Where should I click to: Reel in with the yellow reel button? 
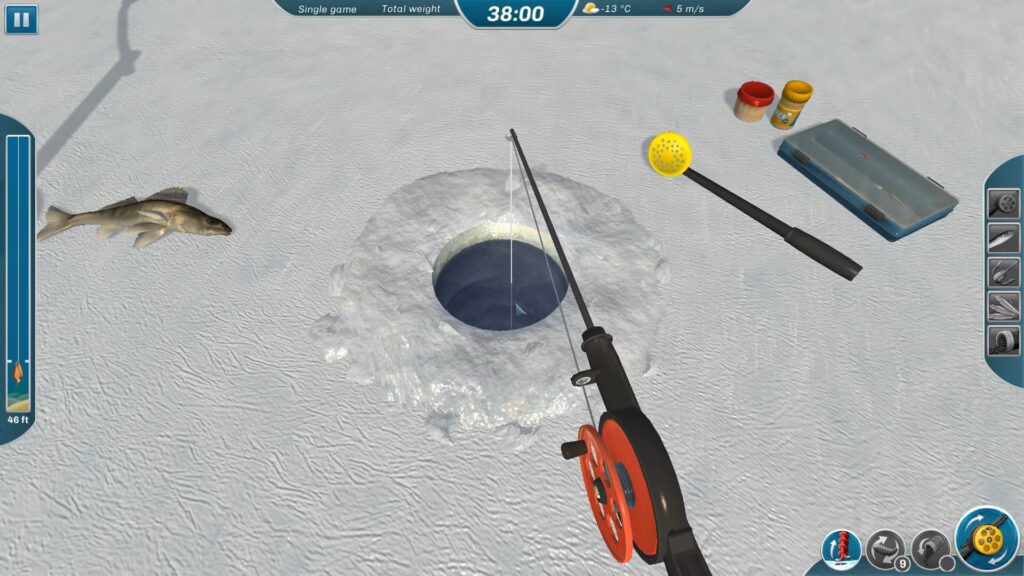coord(985,540)
